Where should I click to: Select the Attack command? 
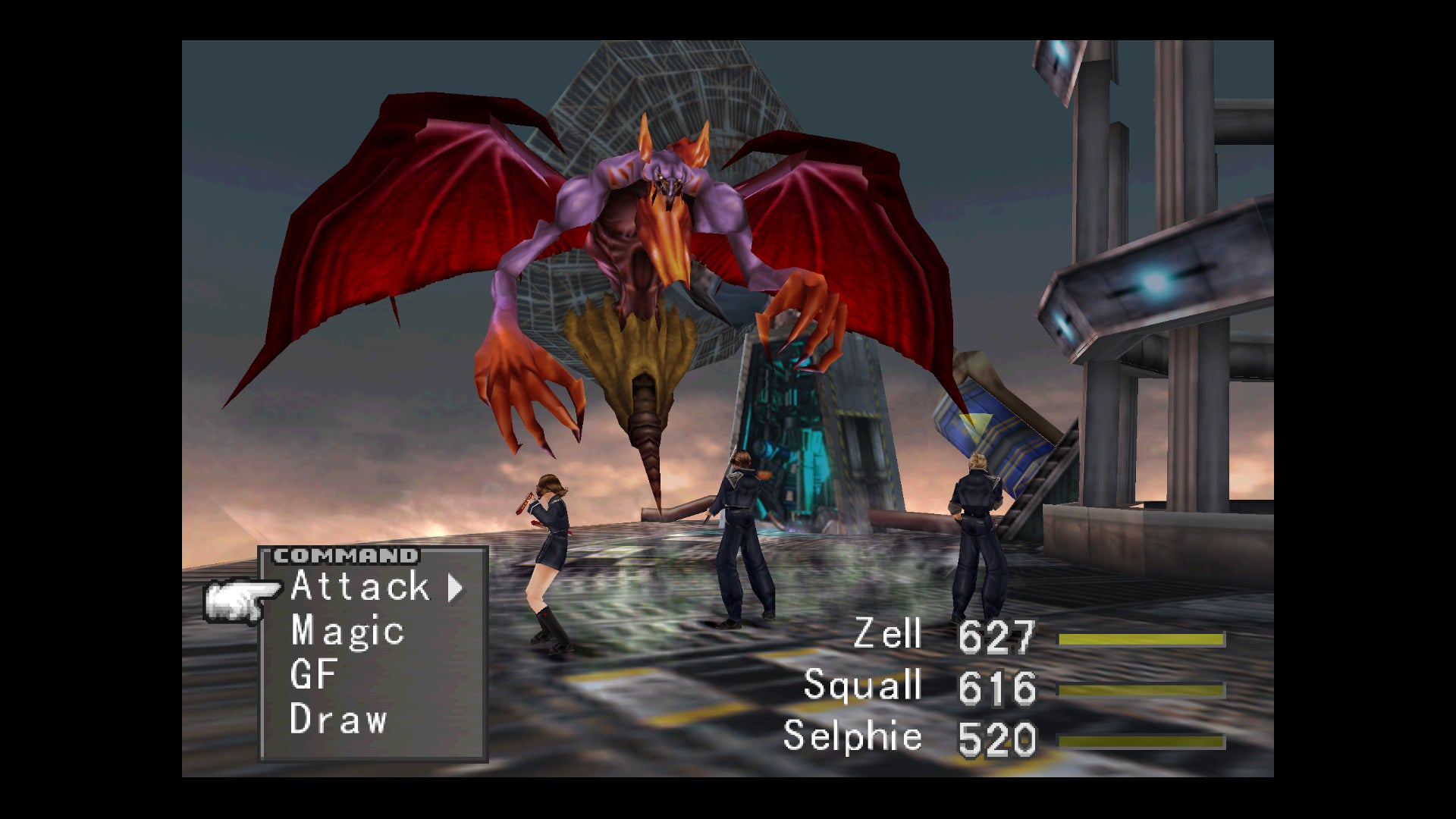point(358,588)
